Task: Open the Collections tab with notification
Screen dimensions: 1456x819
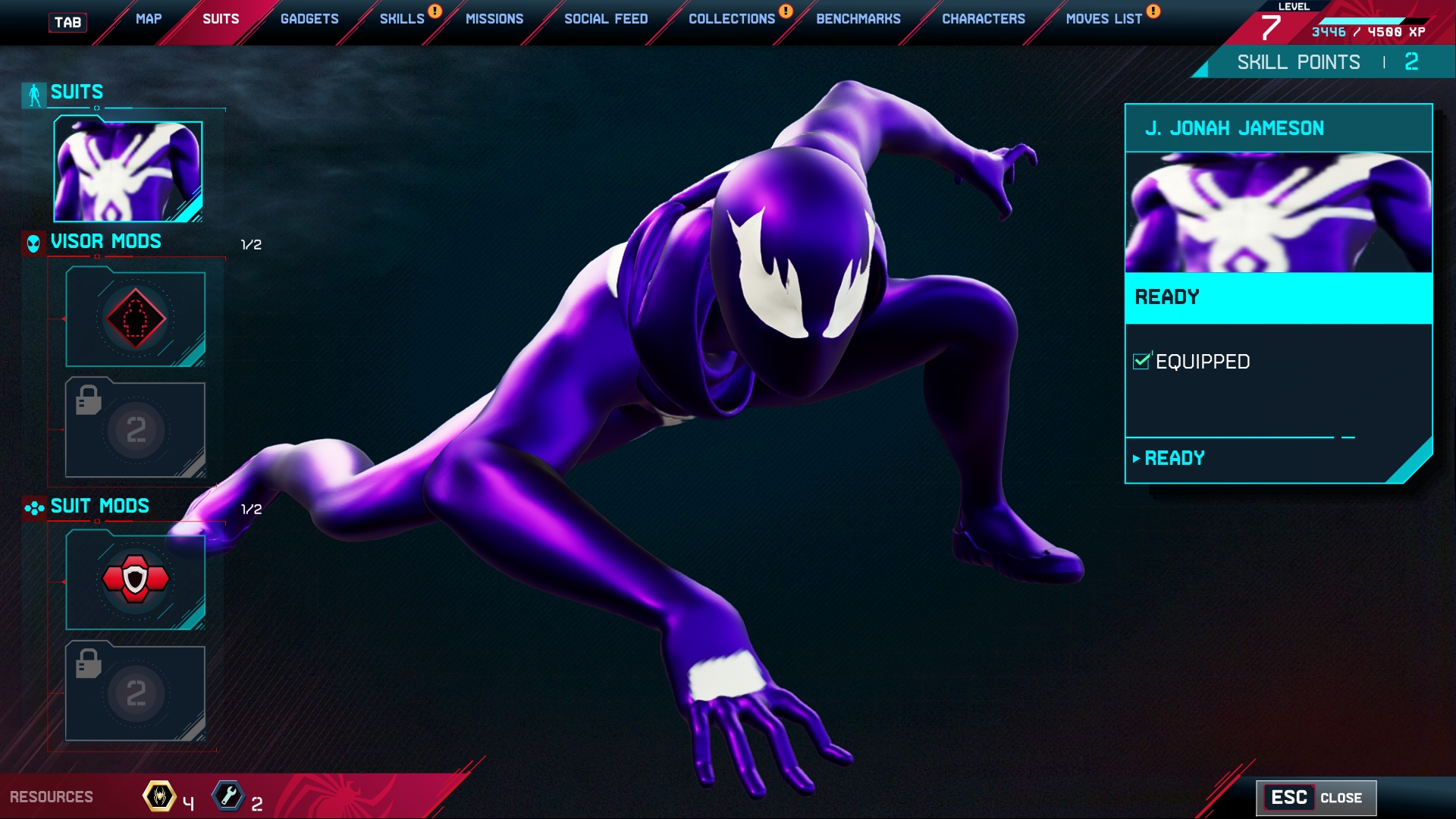Action: pos(730,19)
